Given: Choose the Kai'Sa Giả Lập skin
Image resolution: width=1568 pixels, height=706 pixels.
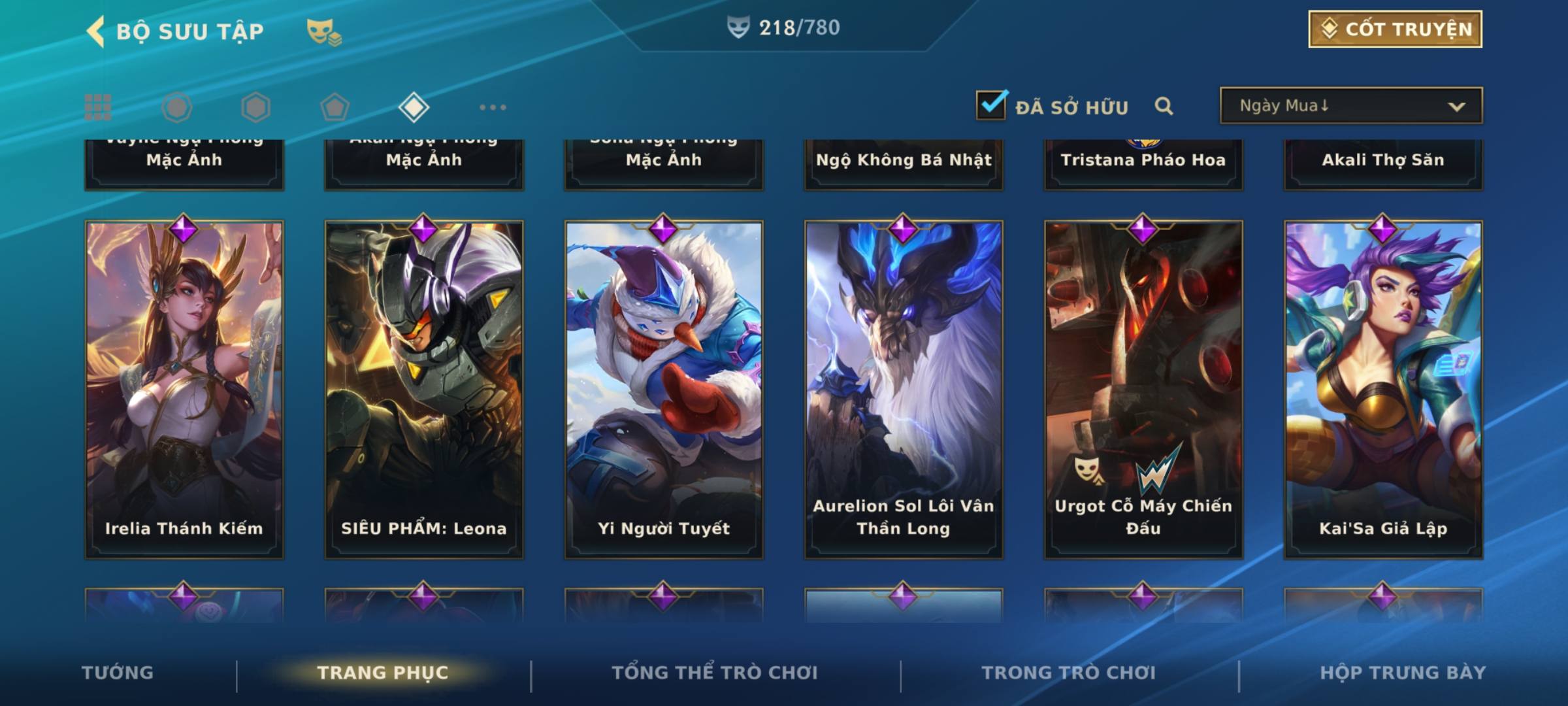Looking at the screenshot, I should pyautogui.click(x=1383, y=389).
